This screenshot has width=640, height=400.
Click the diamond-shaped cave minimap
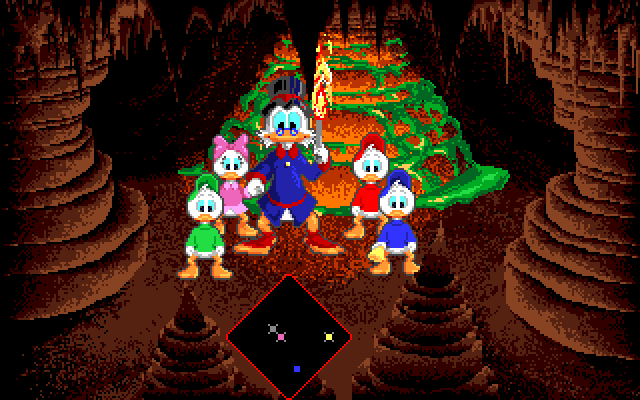pyautogui.click(x=290, y=335)
